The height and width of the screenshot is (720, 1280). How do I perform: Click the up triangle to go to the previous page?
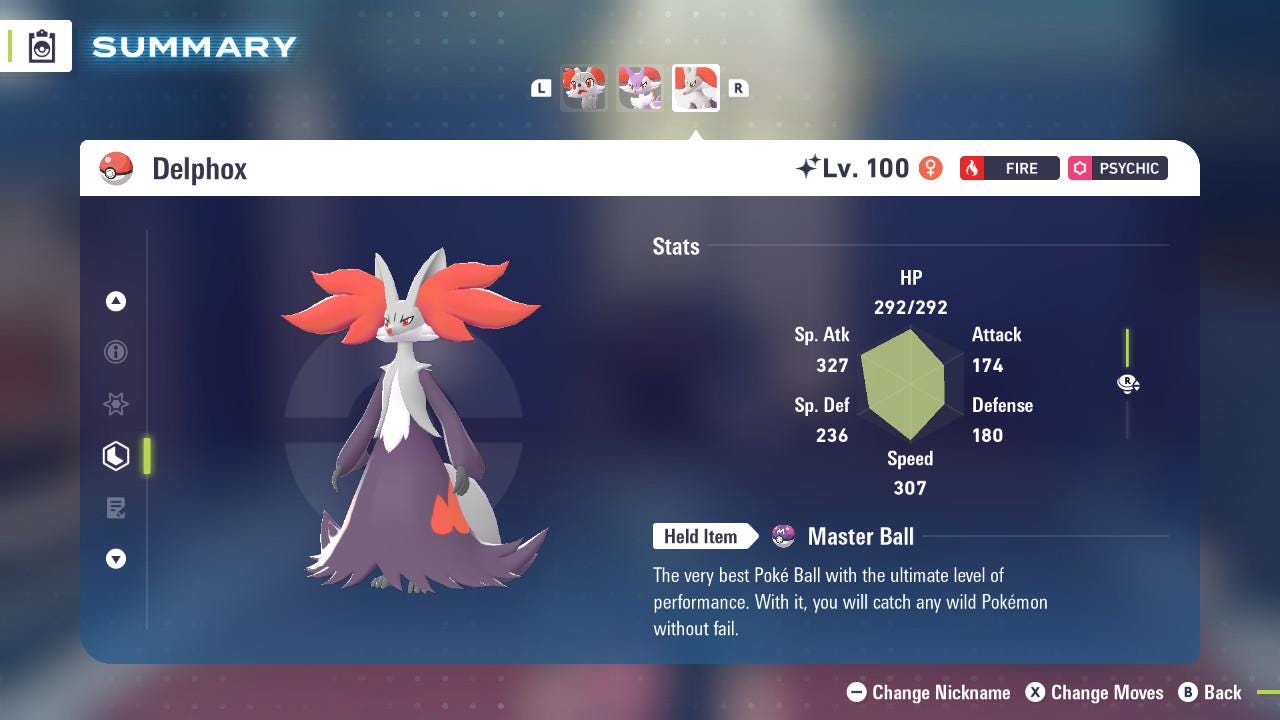(x=116, y=301)
